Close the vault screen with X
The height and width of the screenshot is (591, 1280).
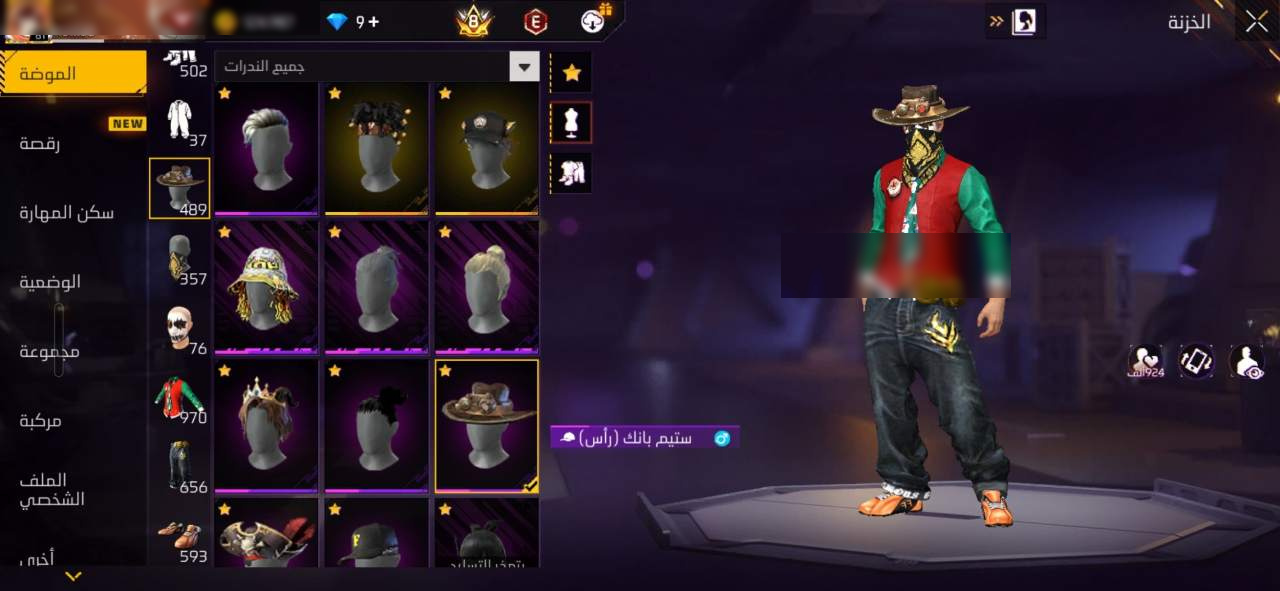coord(1255,21)
